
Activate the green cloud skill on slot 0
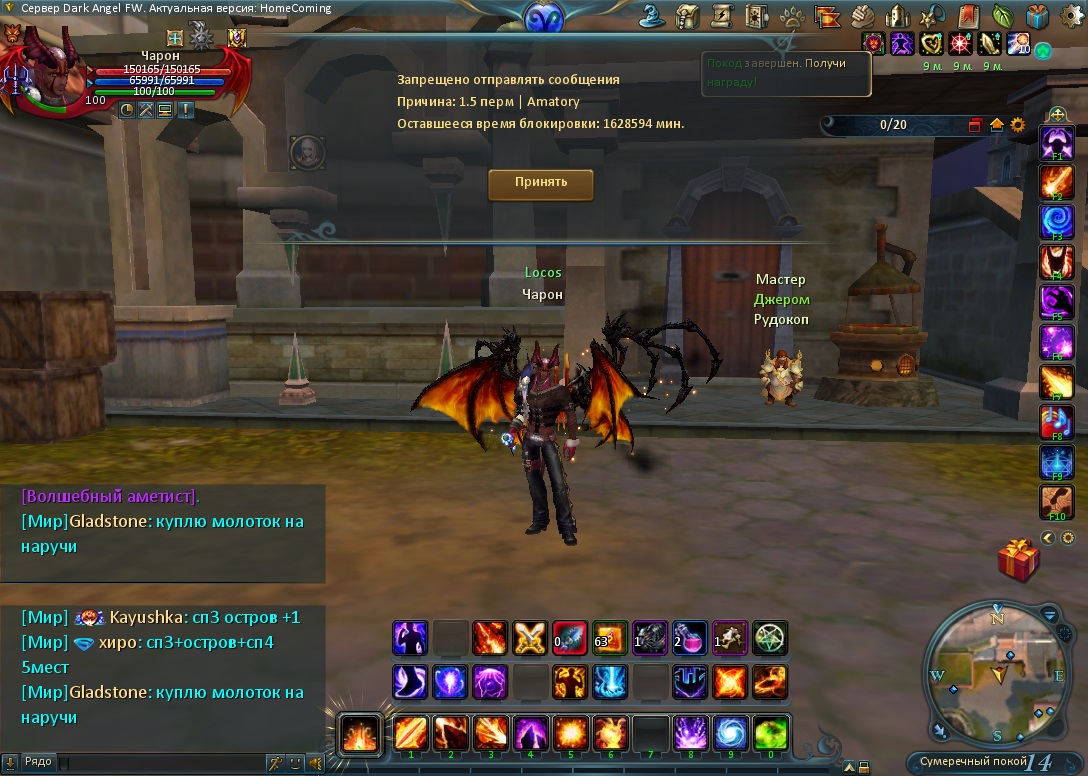(x=770, y=733)
